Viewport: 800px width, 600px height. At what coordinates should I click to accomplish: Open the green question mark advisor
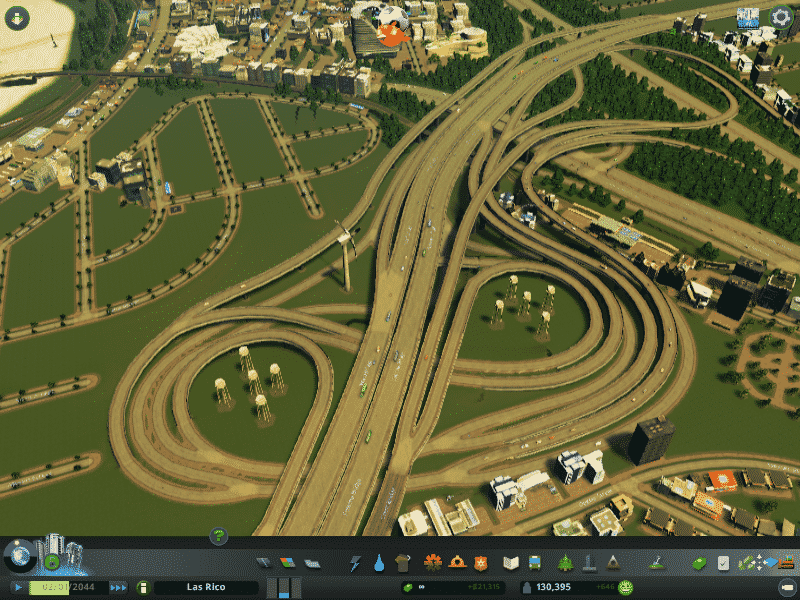coord(219,537)
